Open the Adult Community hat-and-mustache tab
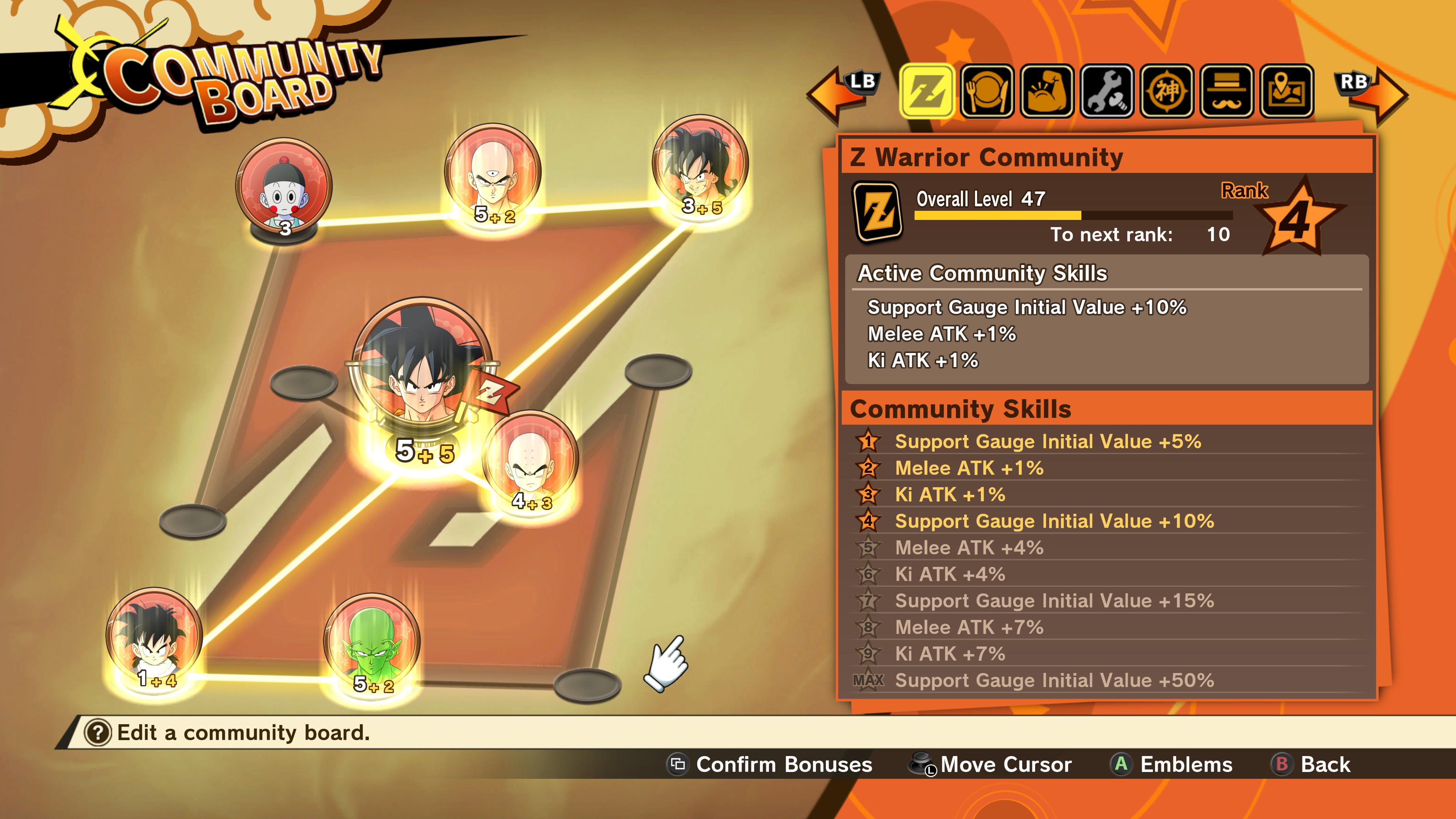 (x=1227, y=91)
